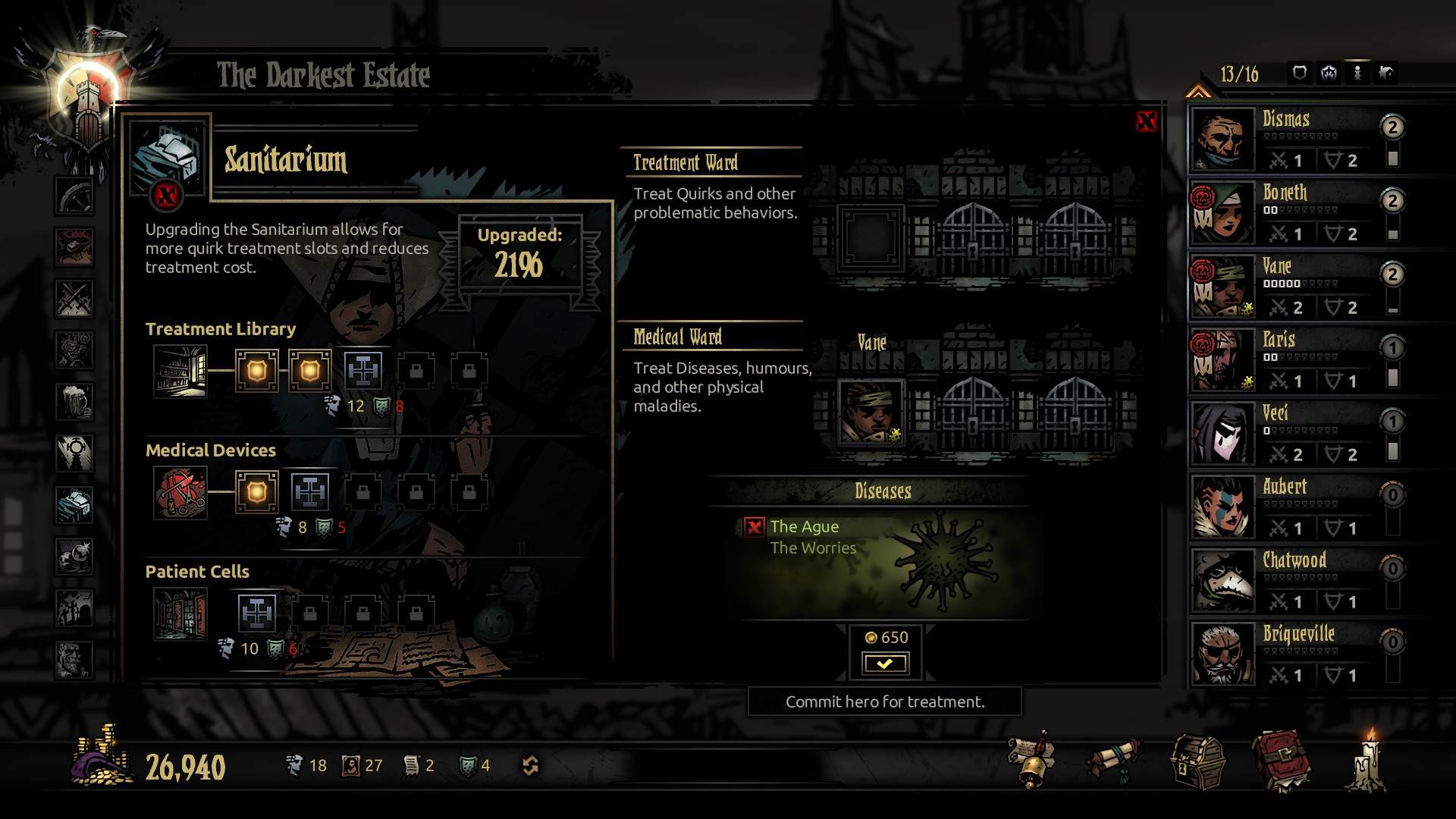Buy the first Patient Cells upgrade
The image size is (1456, 819).
pyautogui.click(x=257, y=613)
